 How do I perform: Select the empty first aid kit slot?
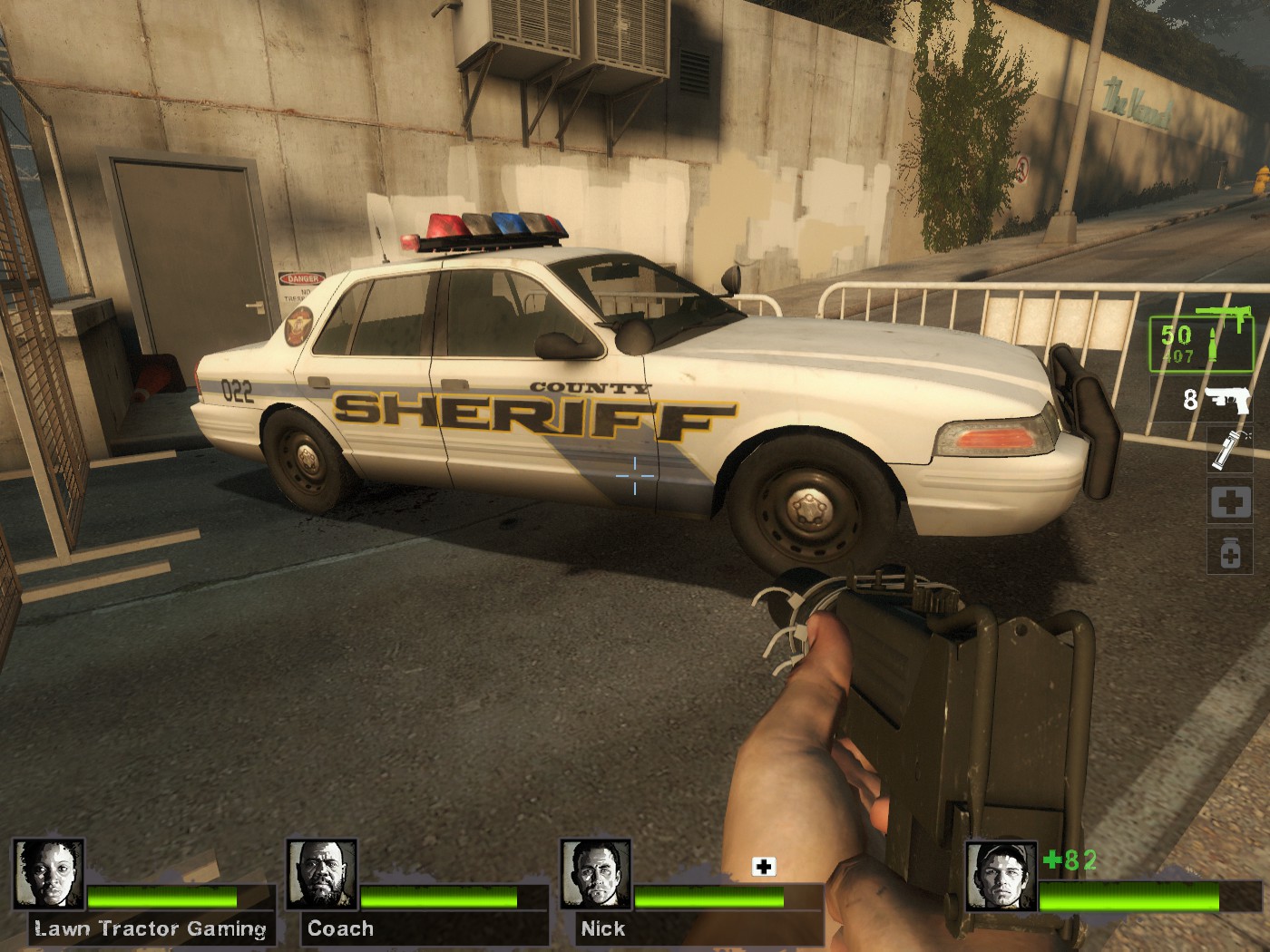click(1229, 503)
